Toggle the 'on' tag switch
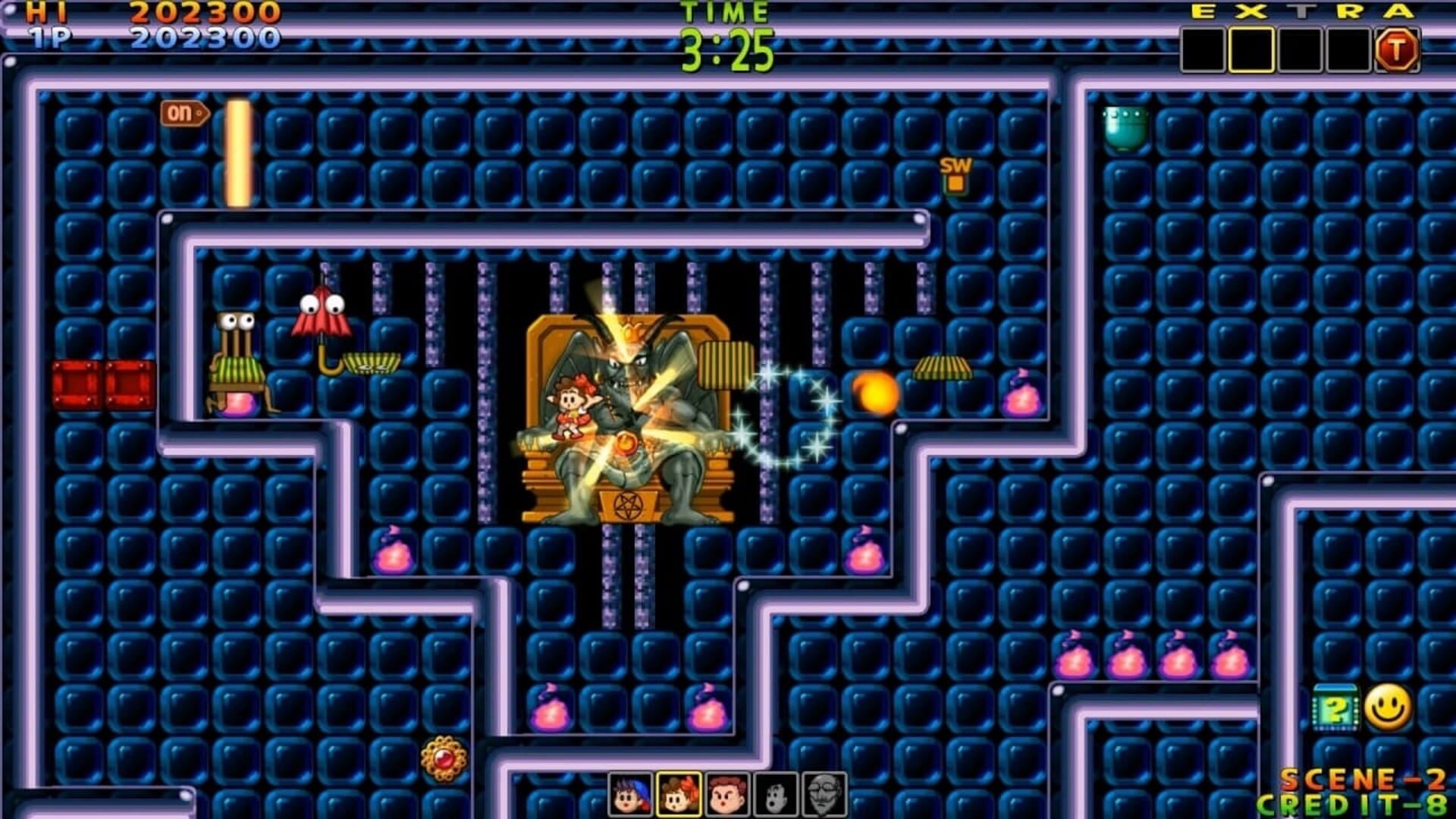Viewport: 1456px width, 819px height. coord(182,111)
